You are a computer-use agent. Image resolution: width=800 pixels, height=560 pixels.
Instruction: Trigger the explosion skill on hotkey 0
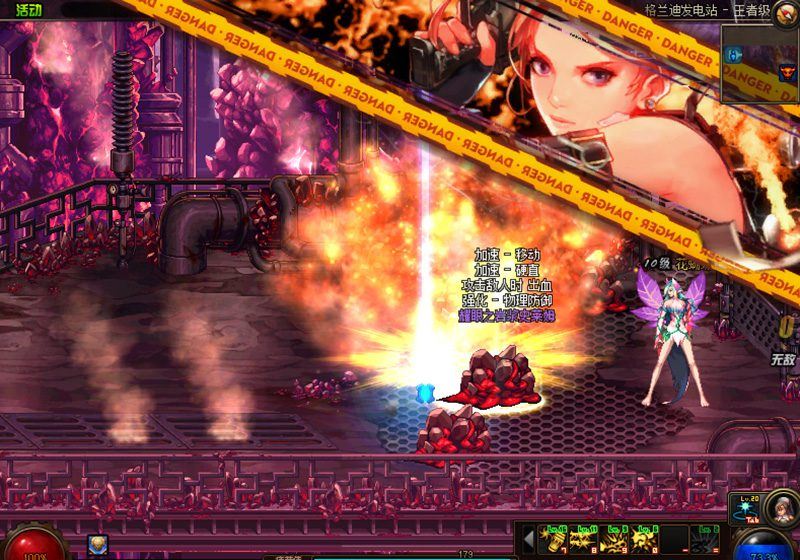(645, 540)
